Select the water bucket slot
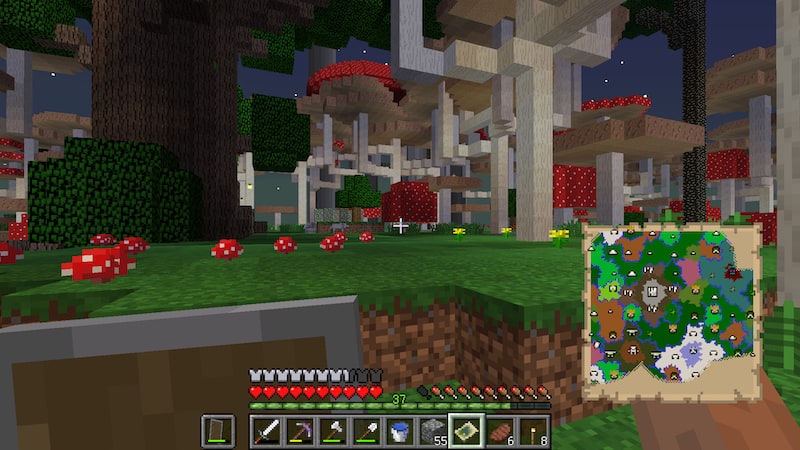This screenshot has height=450, width=800. pyautogui.click(x=399, y=432)
